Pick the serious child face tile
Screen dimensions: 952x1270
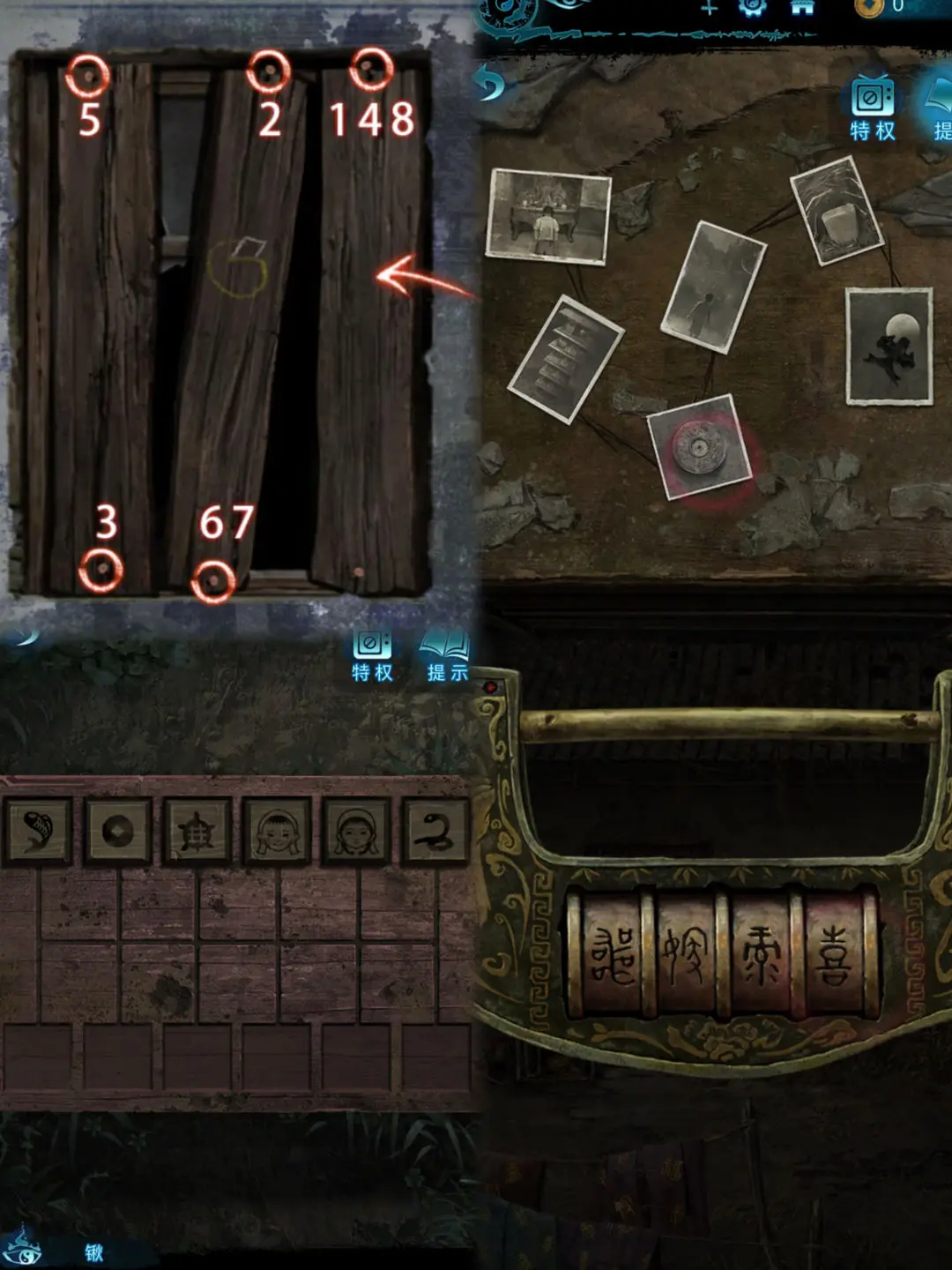click(355, 830)
